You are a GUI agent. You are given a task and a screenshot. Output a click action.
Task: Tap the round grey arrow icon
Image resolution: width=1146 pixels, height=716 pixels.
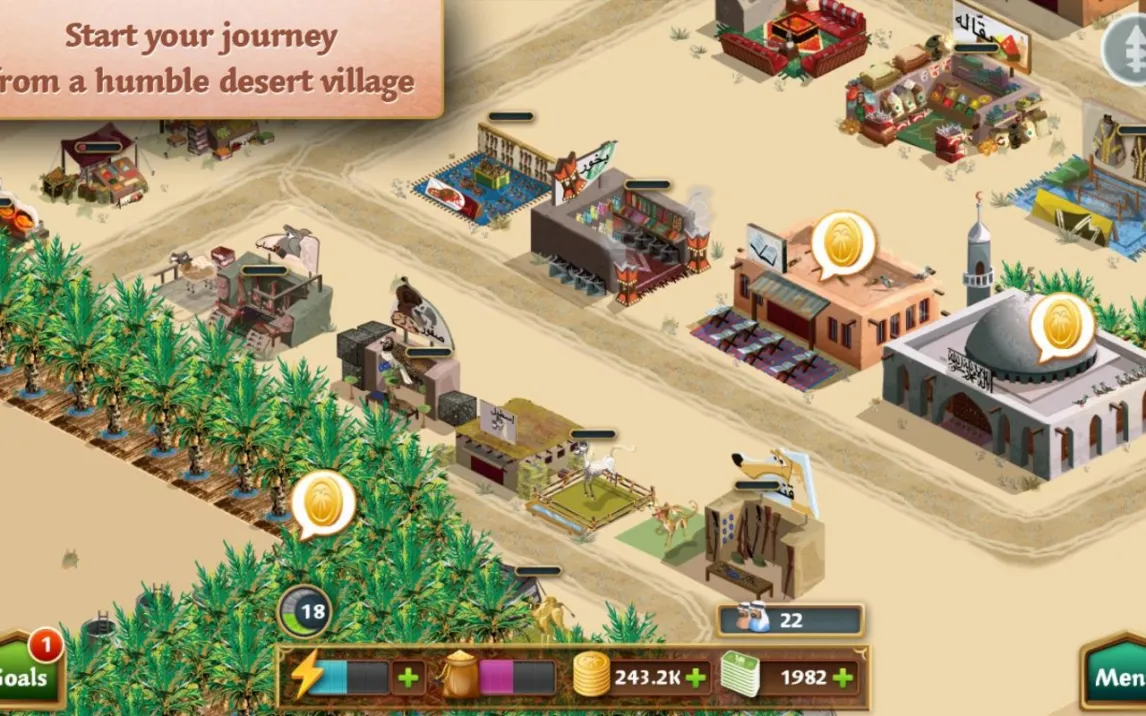point(1125,48)
